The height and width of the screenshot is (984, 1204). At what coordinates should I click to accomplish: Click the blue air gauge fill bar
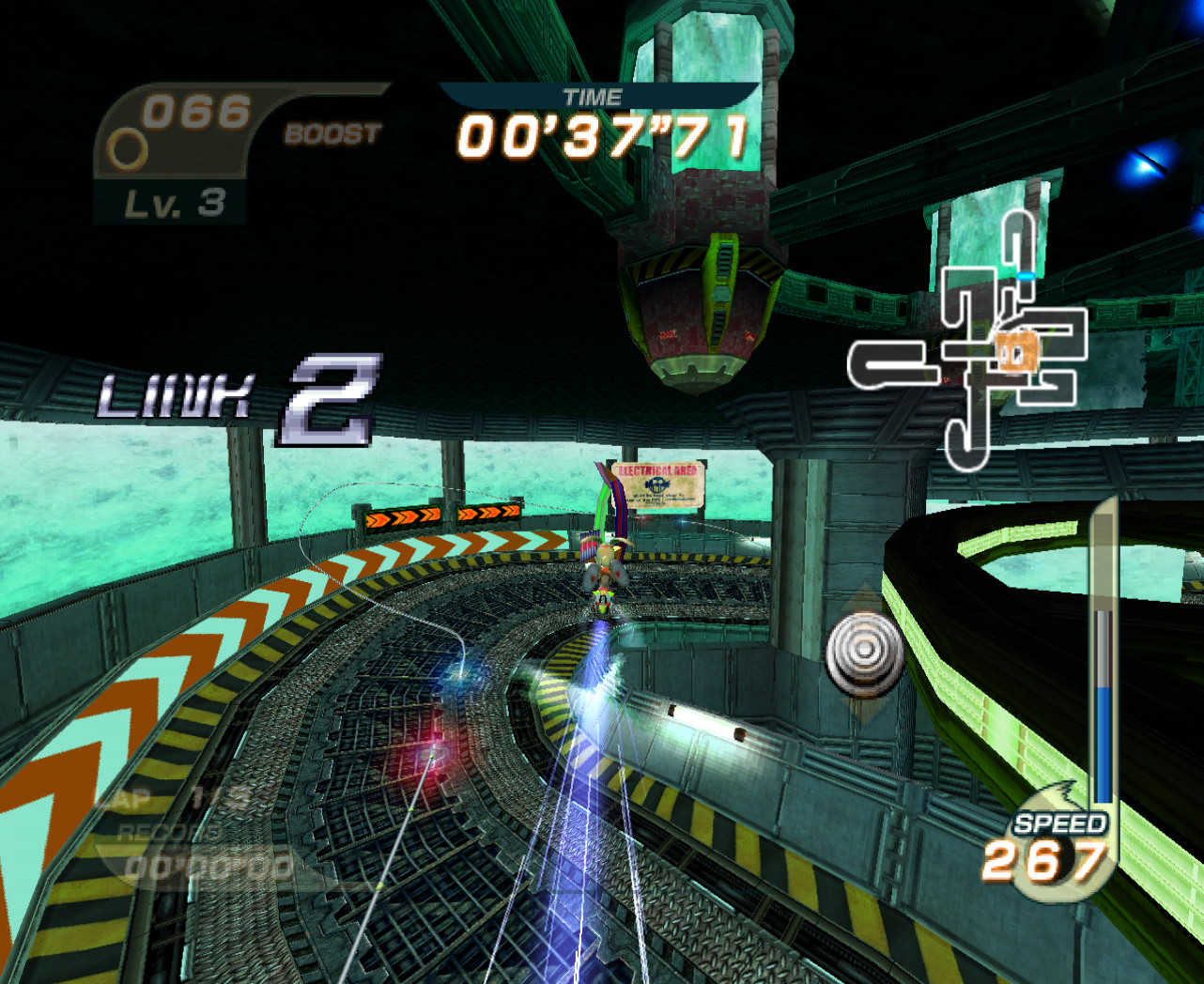pos(1103,742)
